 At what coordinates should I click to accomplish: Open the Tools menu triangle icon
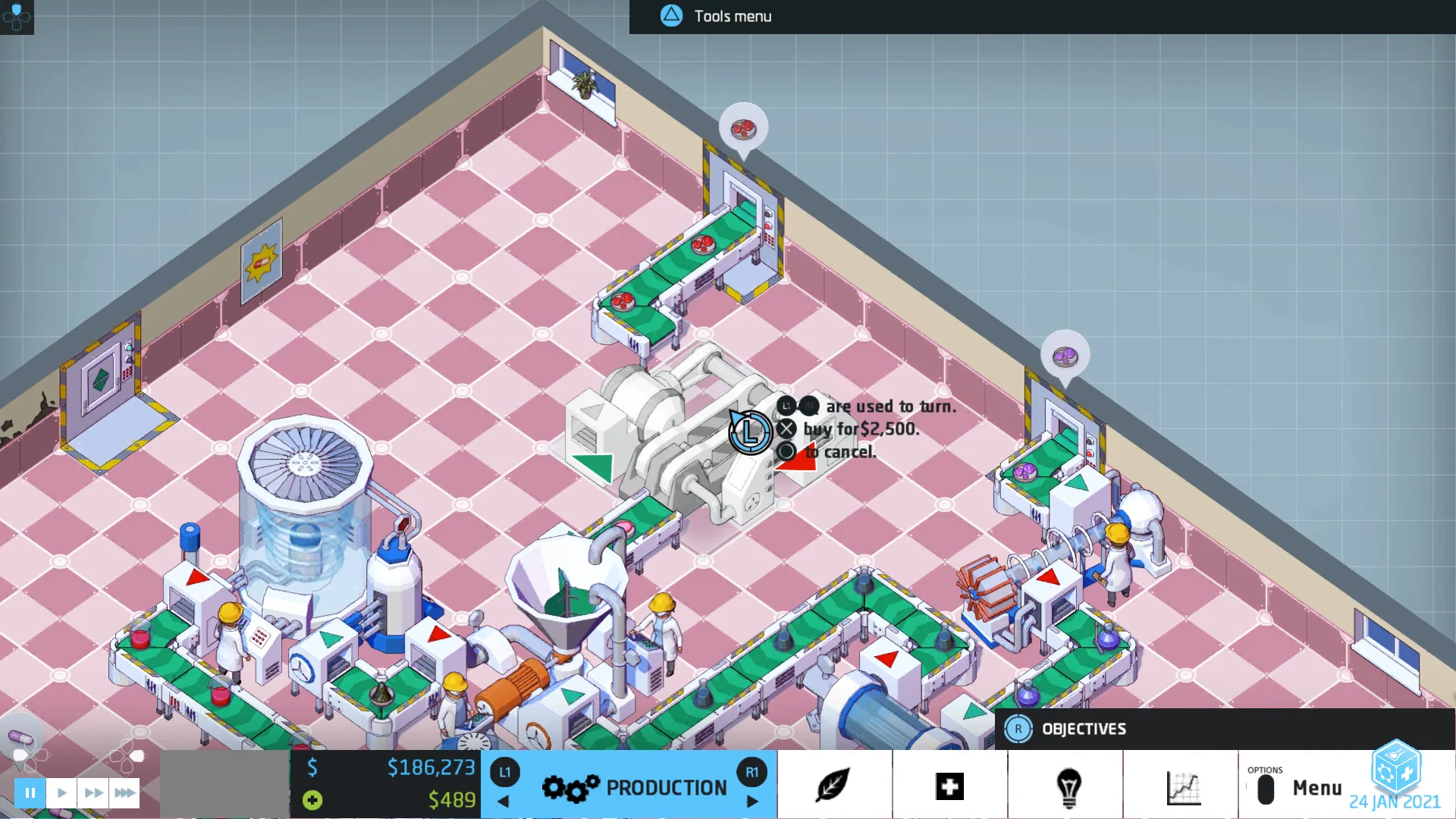point(672,16)
